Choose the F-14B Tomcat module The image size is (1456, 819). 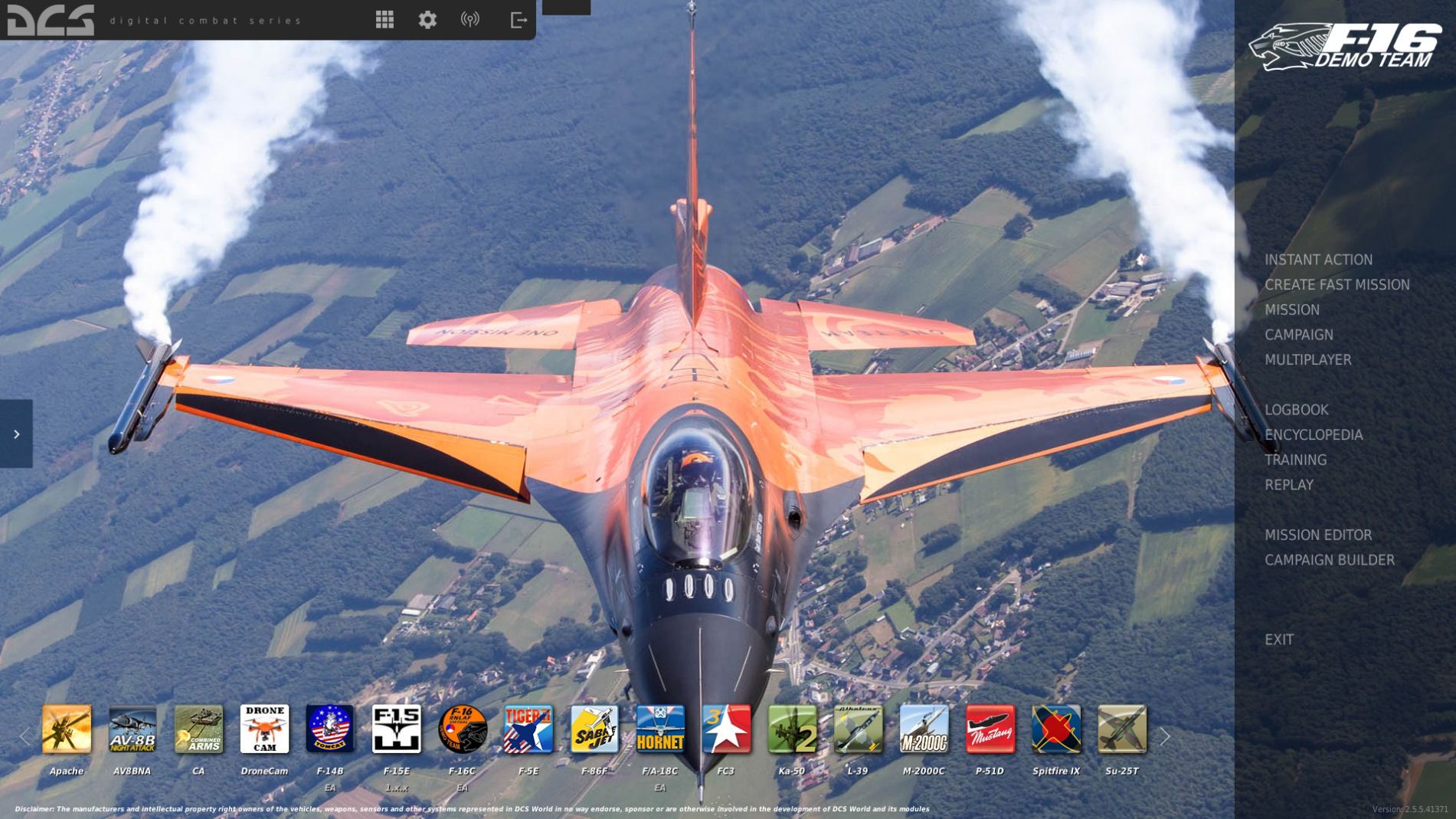pyautogui.click(x=330, y=729)
